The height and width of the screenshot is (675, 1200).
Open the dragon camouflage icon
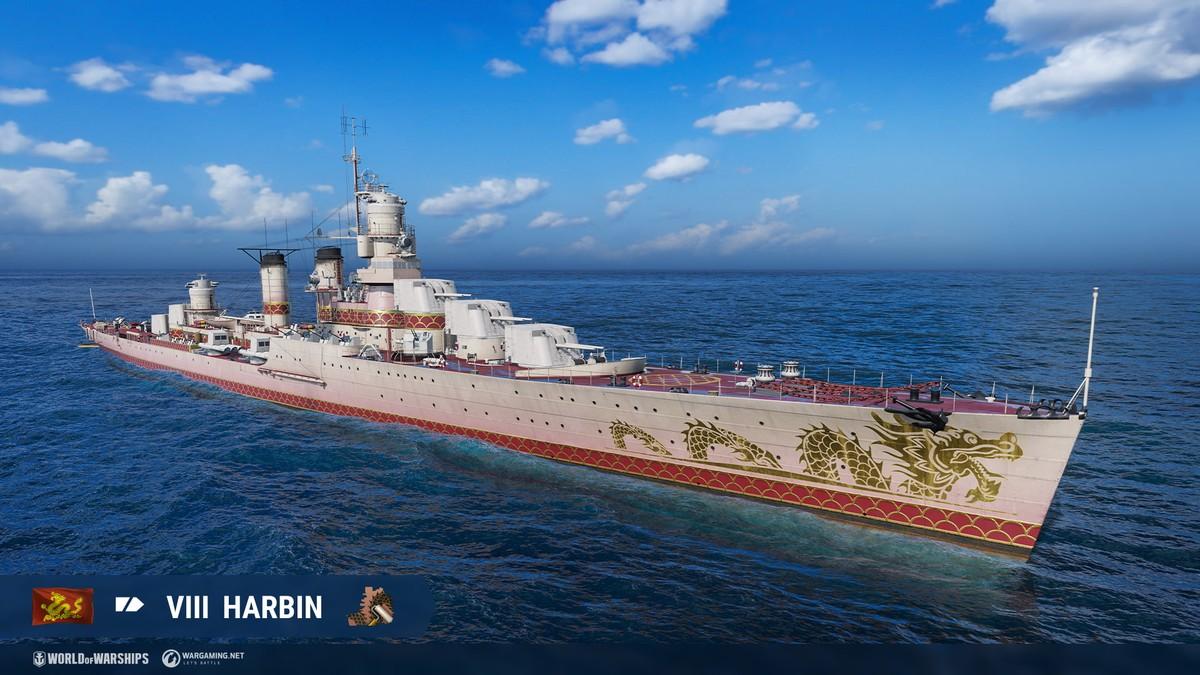370,606
